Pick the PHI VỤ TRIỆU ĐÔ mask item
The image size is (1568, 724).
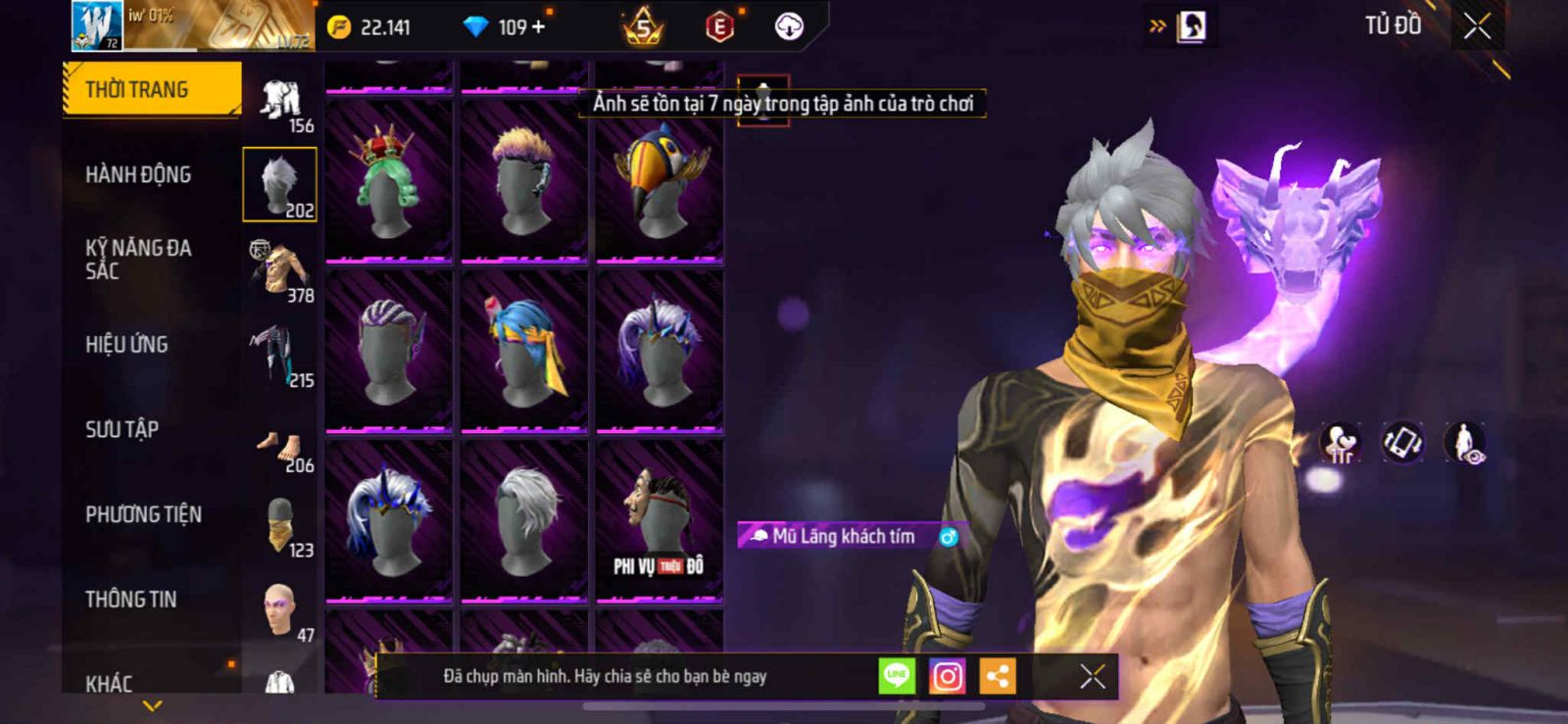(659, 520)
